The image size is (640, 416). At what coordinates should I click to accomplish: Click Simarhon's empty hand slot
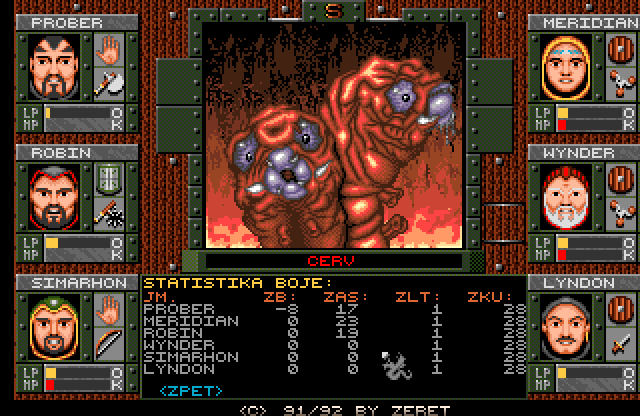coord(107,310)
